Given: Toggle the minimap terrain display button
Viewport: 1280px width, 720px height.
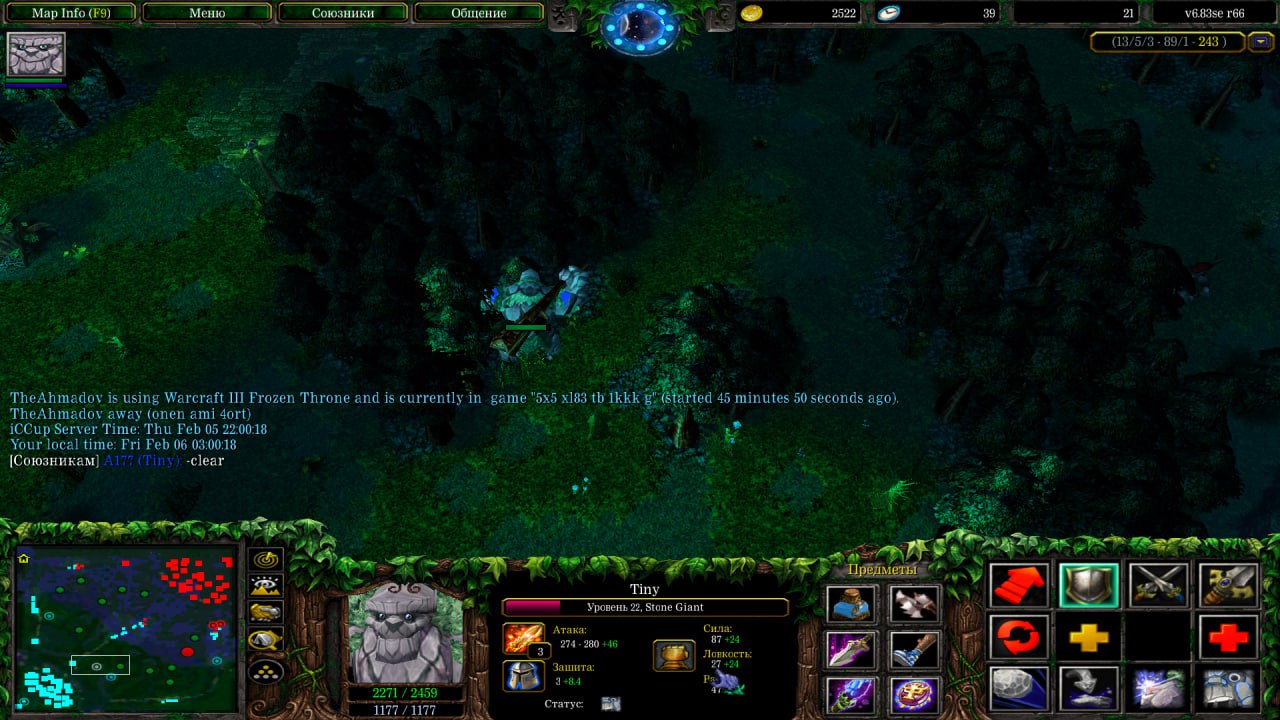Looking at the screenshot, I should pyautogui.click(x=266, y=586).
